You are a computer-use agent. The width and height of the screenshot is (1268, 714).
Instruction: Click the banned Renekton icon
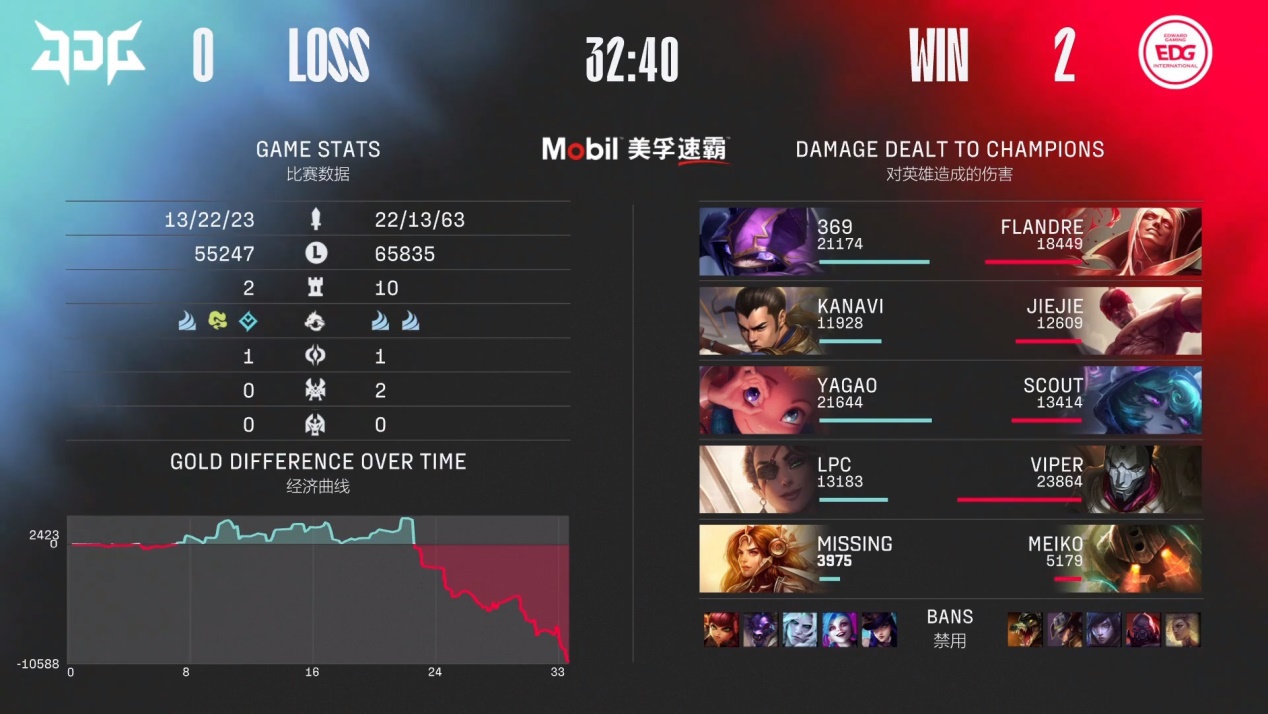tap(1024, 629)
